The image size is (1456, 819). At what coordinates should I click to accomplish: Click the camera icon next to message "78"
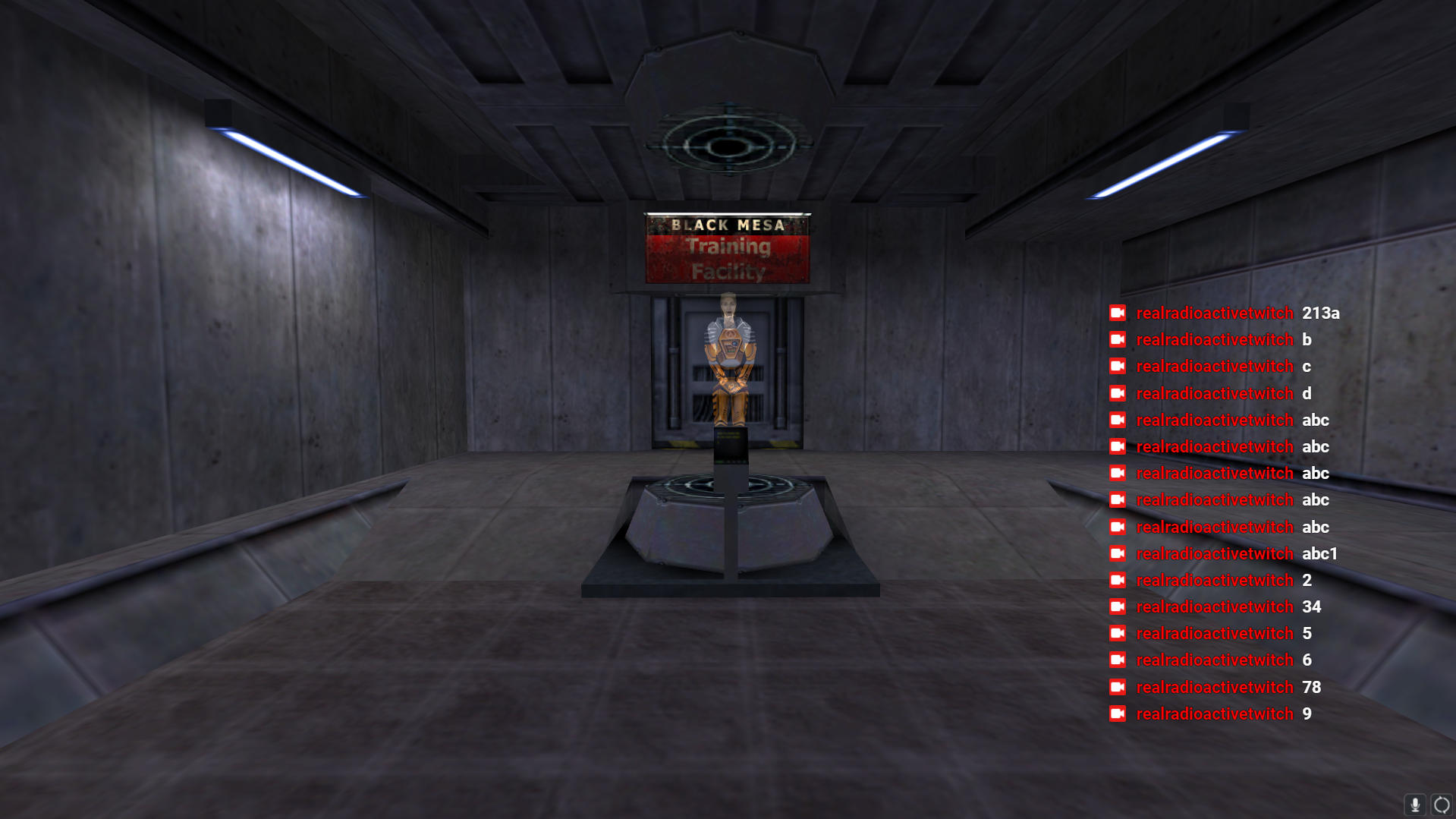point(1118,687)
